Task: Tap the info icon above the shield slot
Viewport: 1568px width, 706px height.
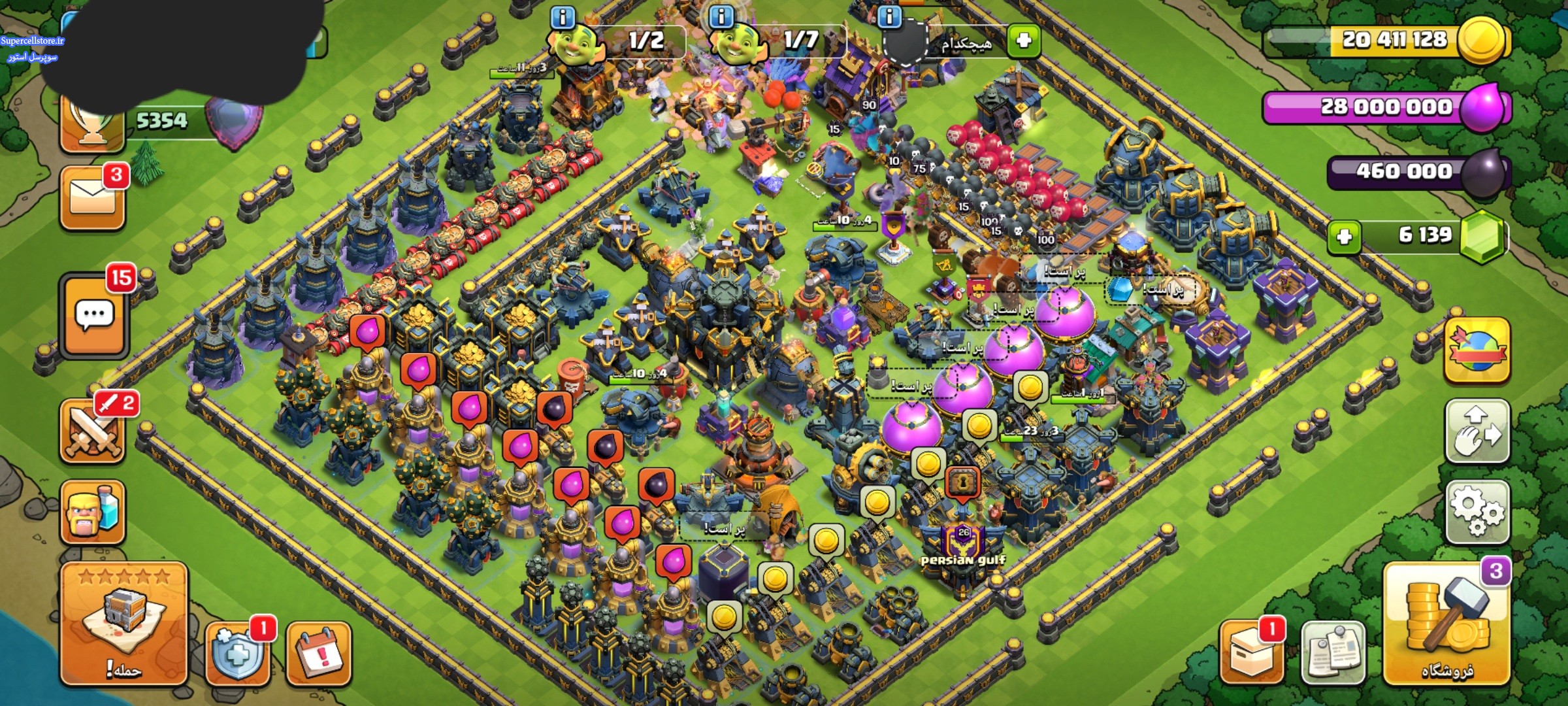Action: click(x=889, y=18)
